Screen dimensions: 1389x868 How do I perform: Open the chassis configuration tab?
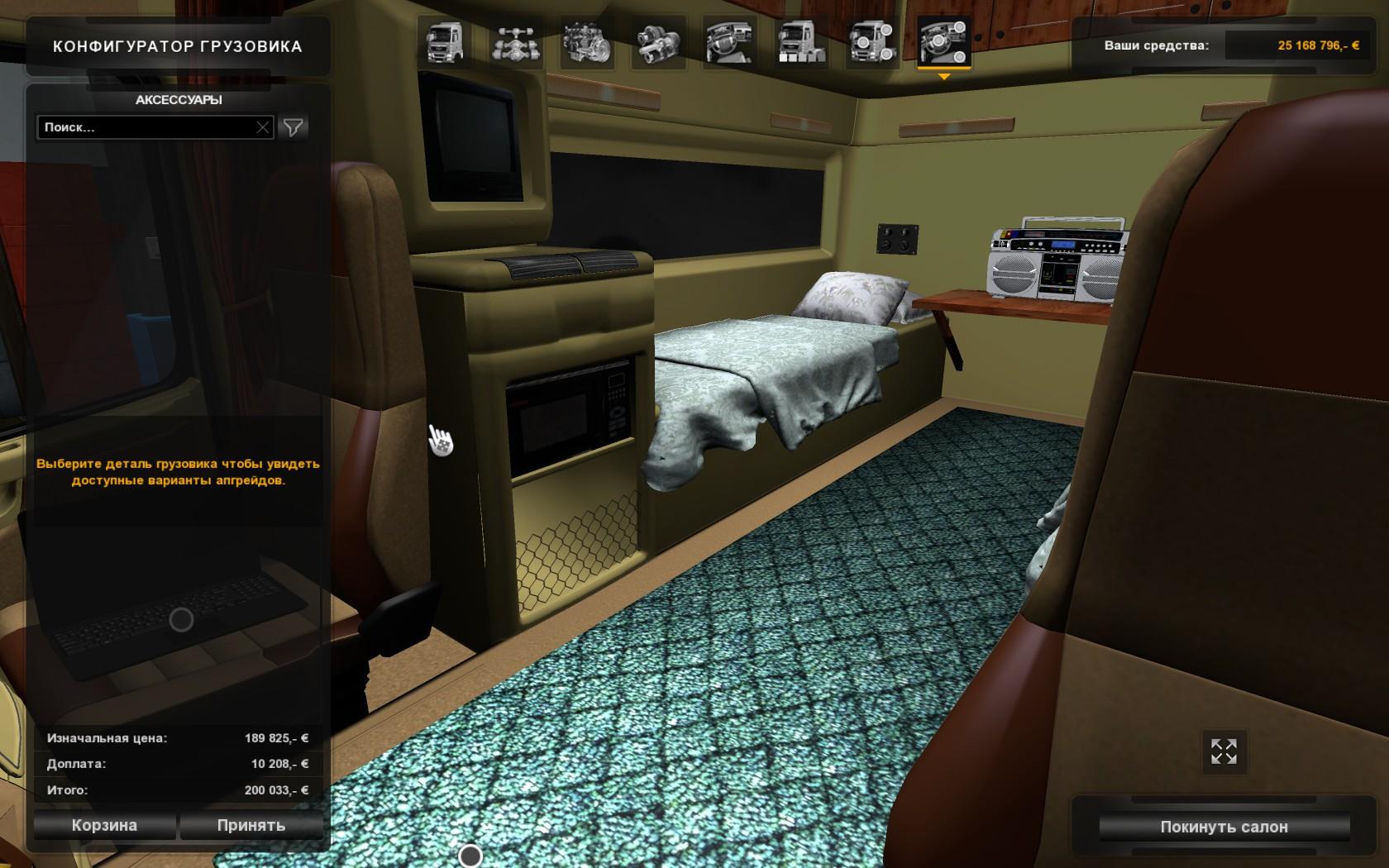coord(517,42)
